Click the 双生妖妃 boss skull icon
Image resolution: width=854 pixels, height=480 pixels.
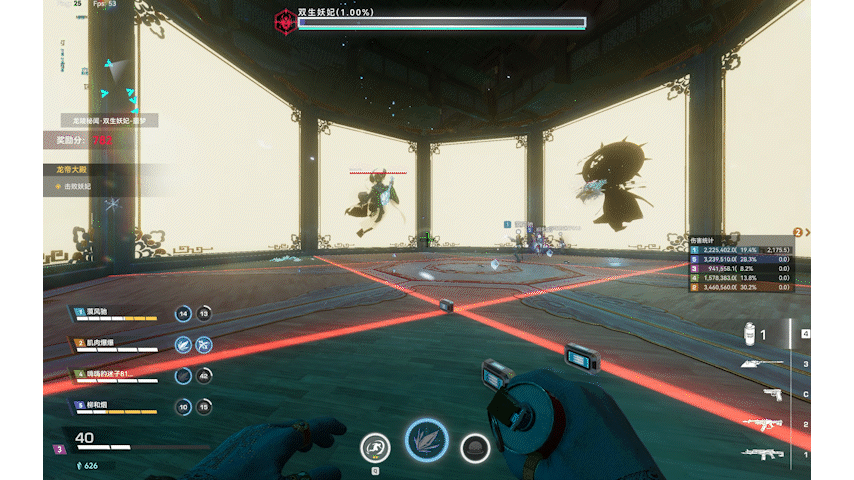click(x=285, y=20)
